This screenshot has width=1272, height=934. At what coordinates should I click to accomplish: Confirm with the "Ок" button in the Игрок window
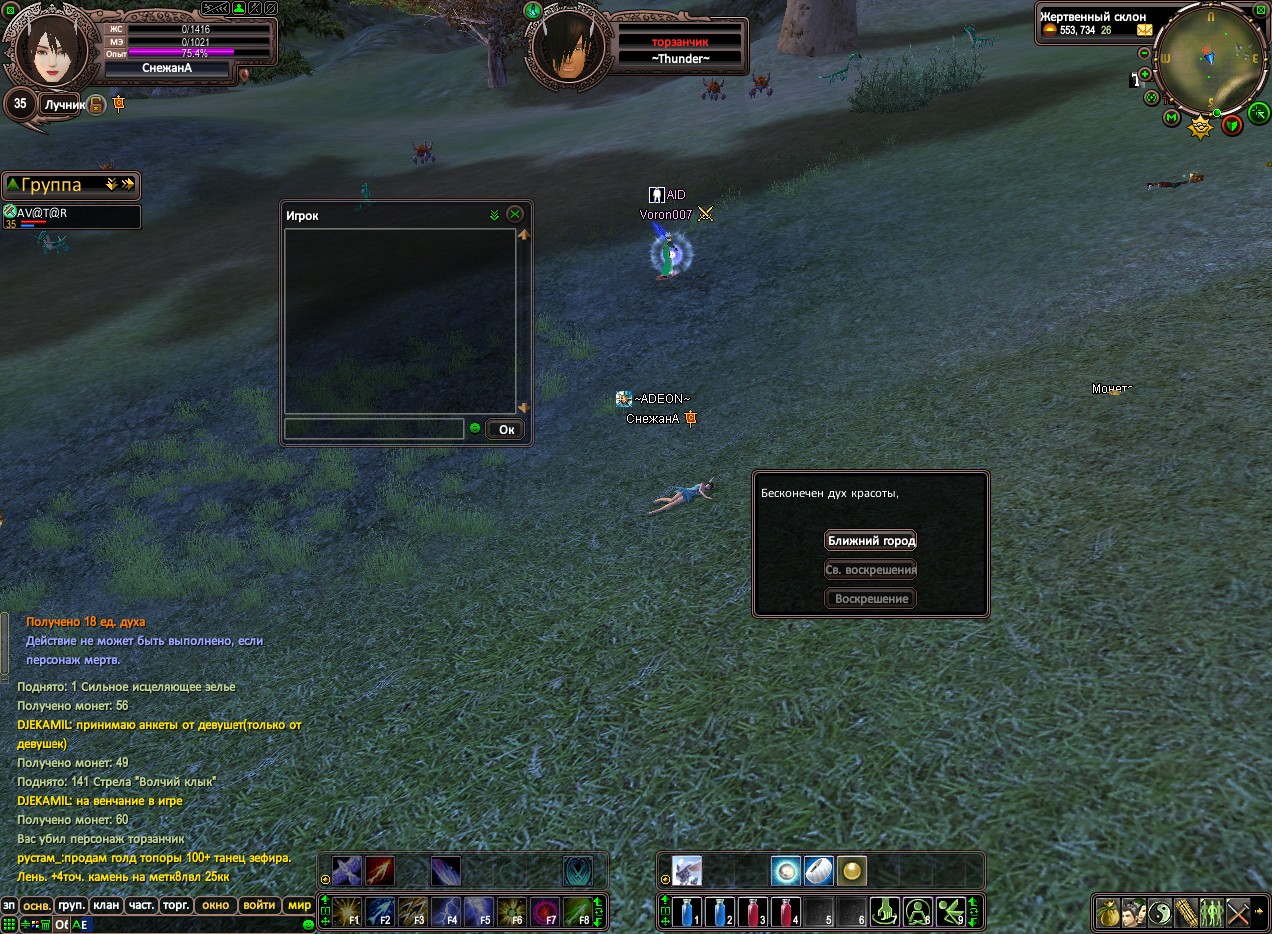click(506, 430)
